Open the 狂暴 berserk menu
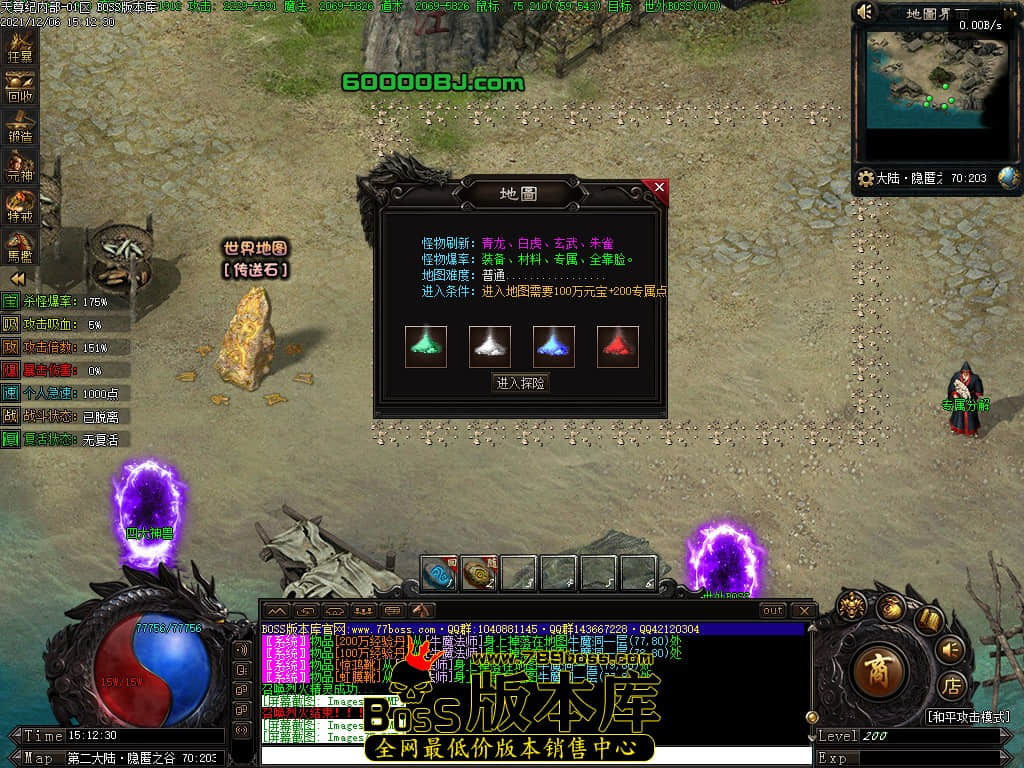This screenshot has width=1024, height=768. (x=20, y=47)
